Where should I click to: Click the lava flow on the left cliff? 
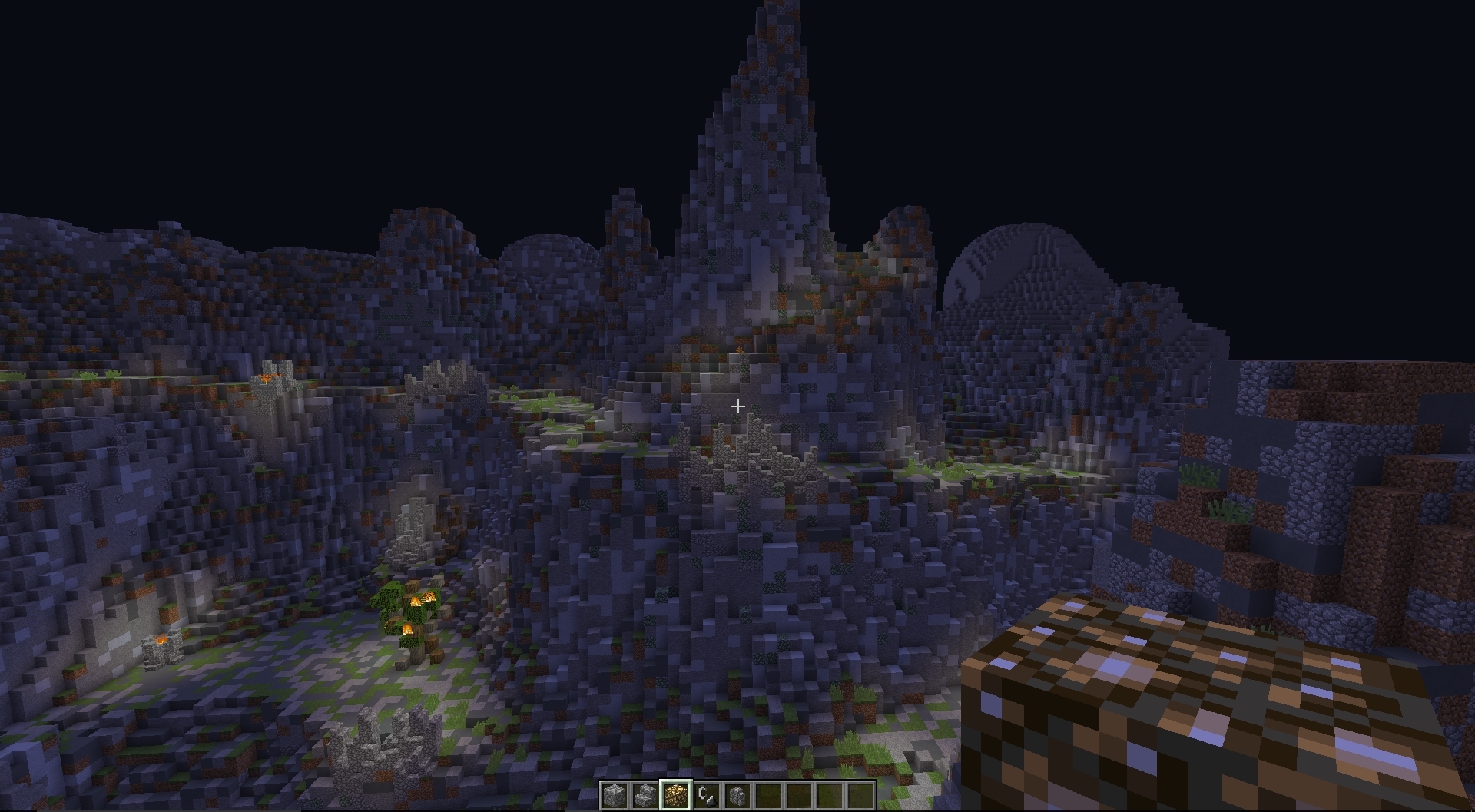pyautogui.click(x=269, y=376)
